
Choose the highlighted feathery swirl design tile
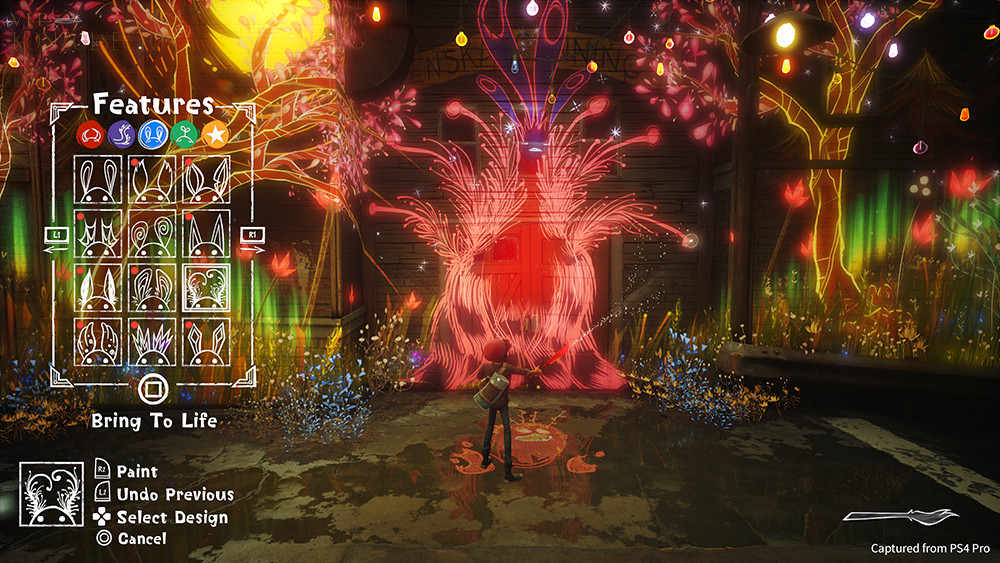click(206, 288)
